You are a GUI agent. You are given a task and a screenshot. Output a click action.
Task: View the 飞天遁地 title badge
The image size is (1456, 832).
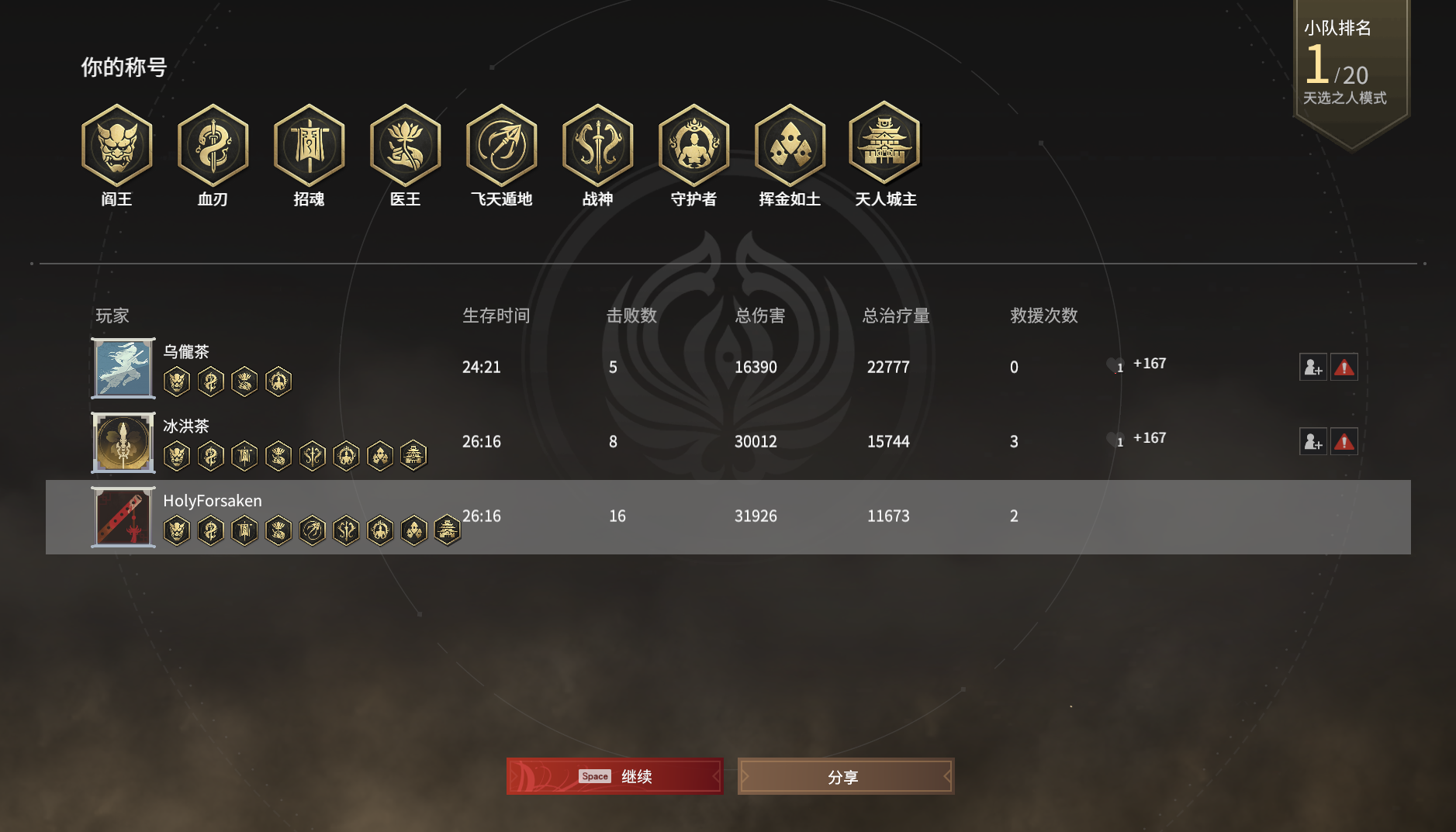501,146
